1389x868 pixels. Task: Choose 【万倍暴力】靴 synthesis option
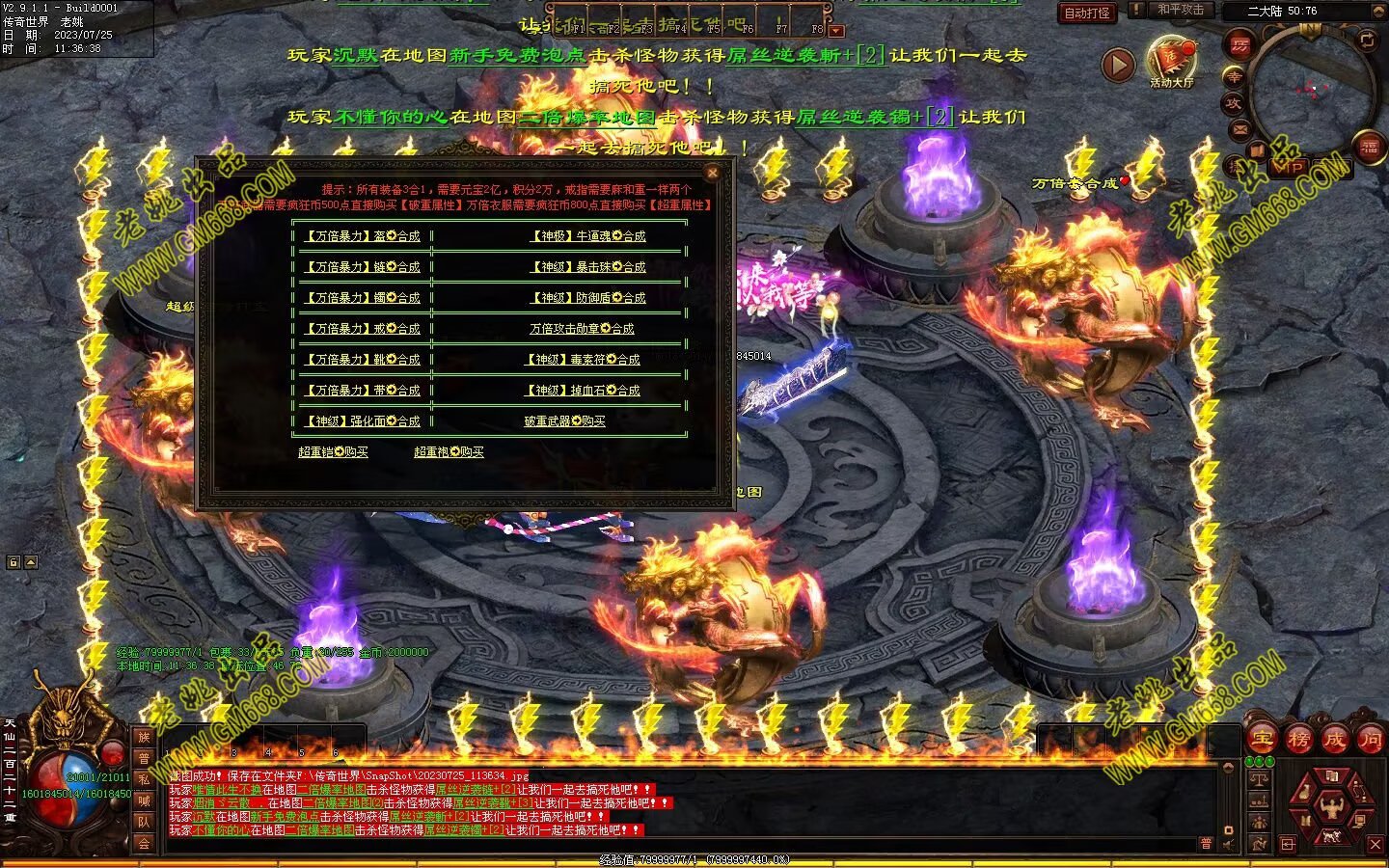point(363,360)
